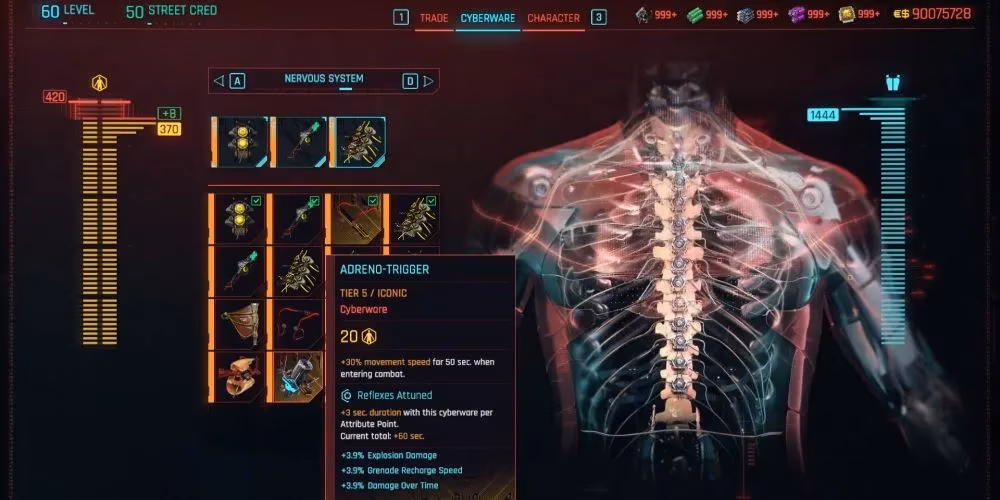Select the highlighted equipped gold spinal implant slot

coord(358,142)
